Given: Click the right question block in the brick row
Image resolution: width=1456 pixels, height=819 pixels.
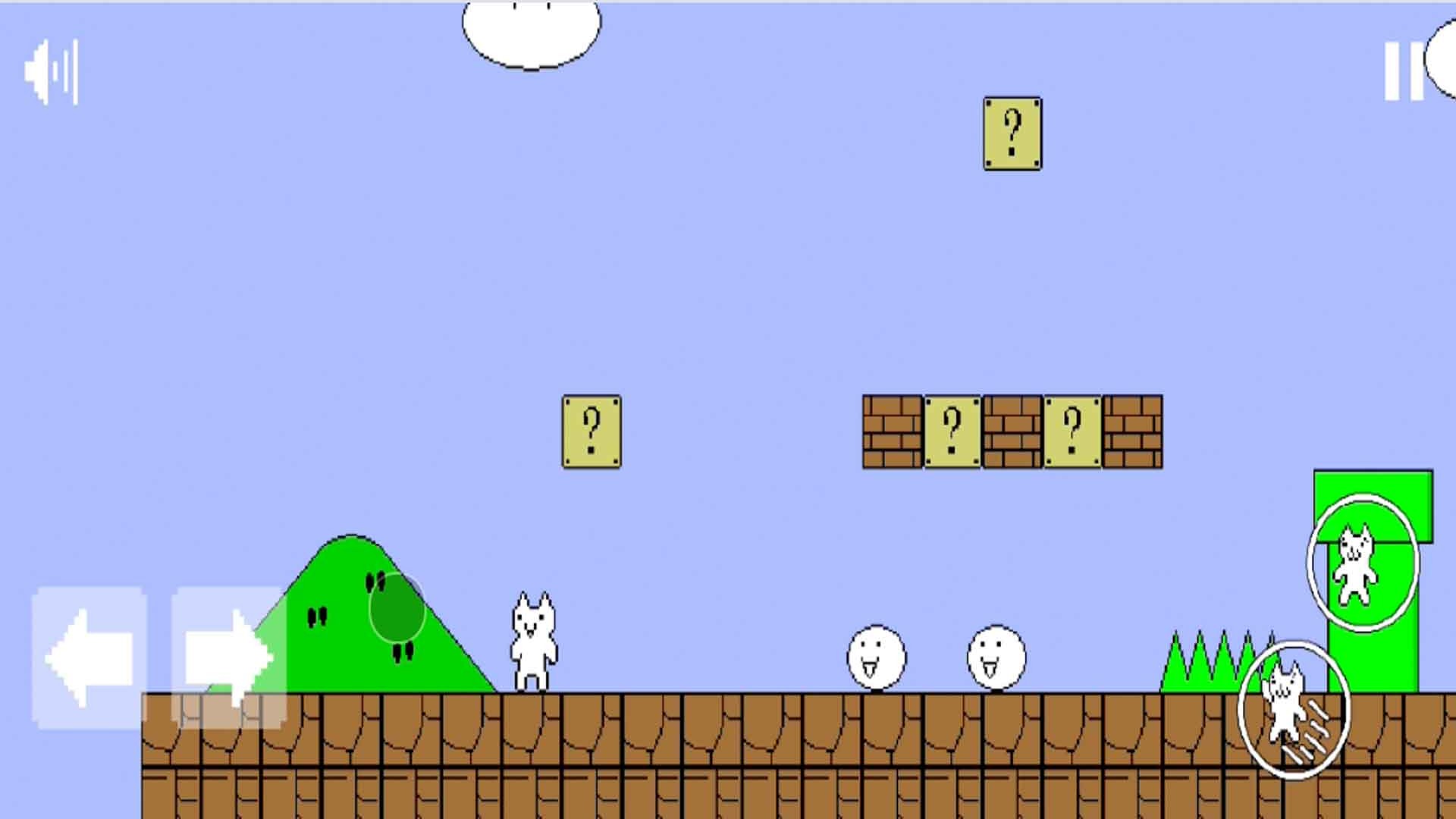Looking at the screenshot, I should pos(1074,431).
